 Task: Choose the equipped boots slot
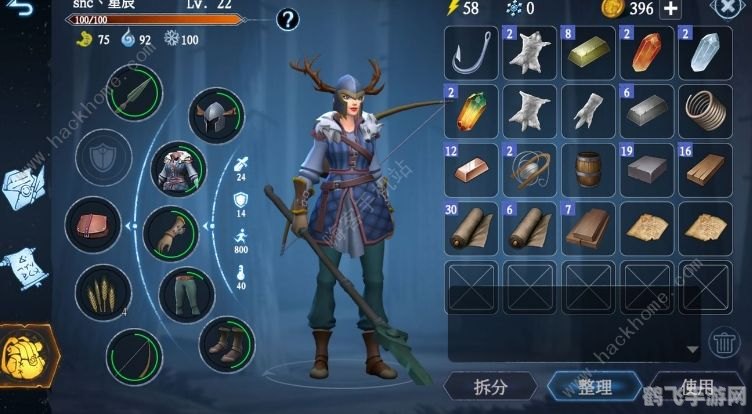coord(227,343)
